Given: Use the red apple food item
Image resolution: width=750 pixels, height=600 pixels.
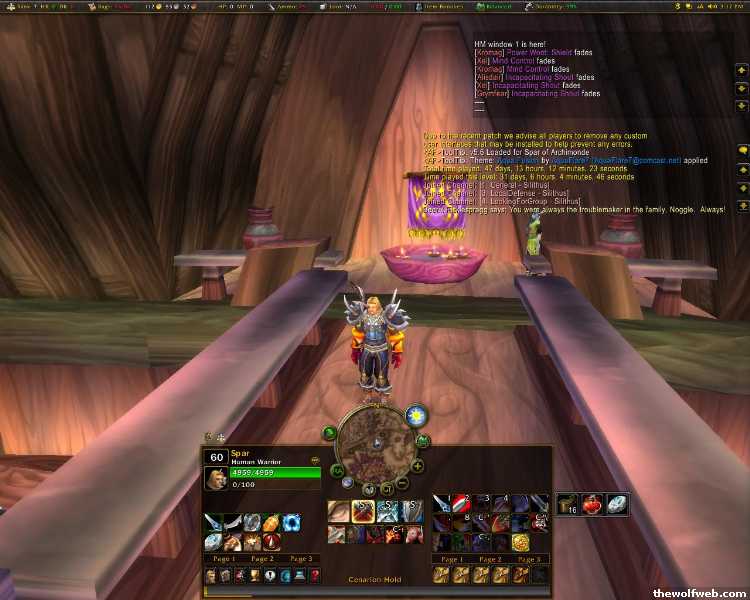Looking at the screenshot, I should [x=593, y=505].
